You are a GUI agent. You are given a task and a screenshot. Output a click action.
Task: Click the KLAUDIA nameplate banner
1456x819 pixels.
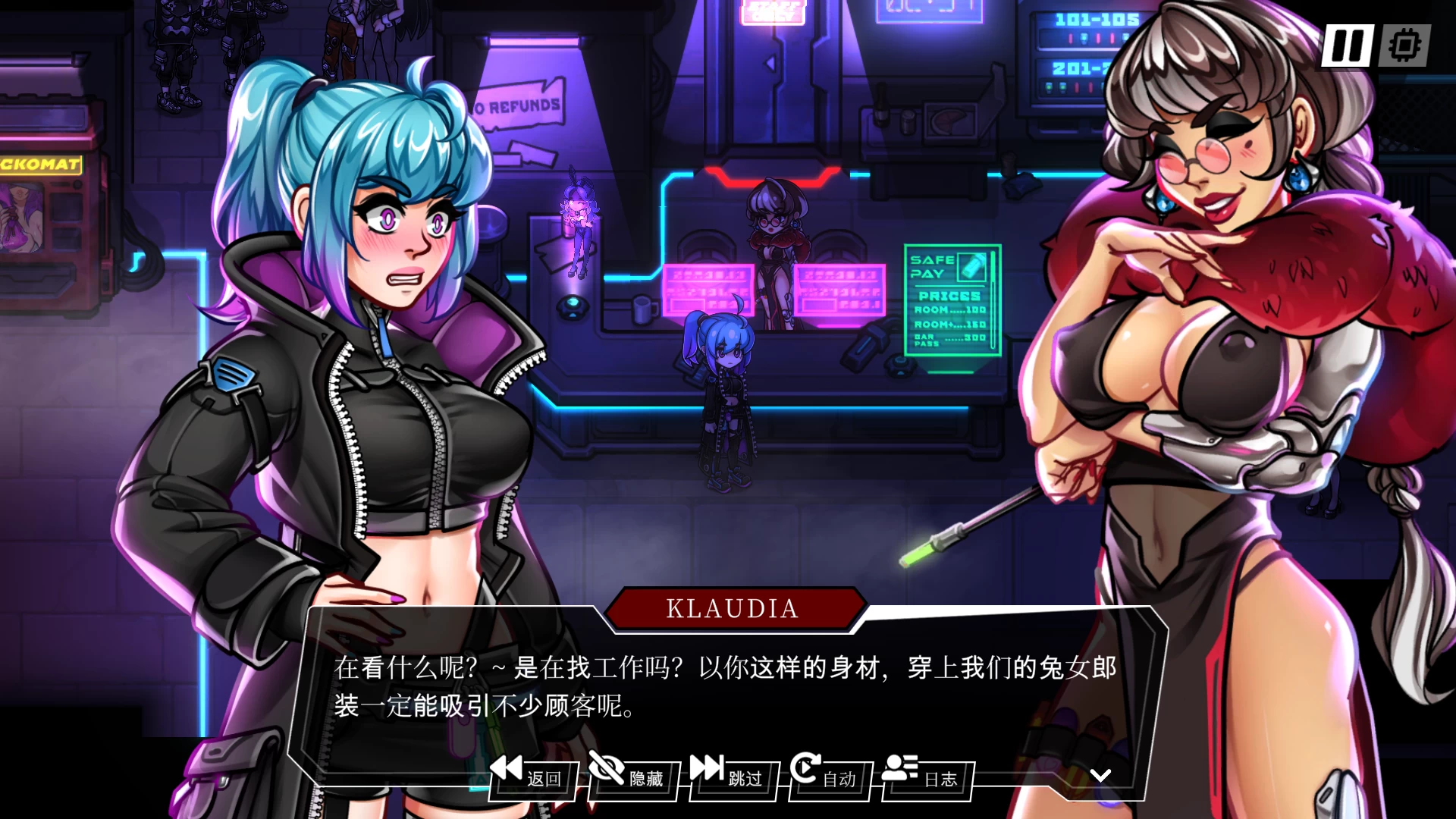[730, 608]
